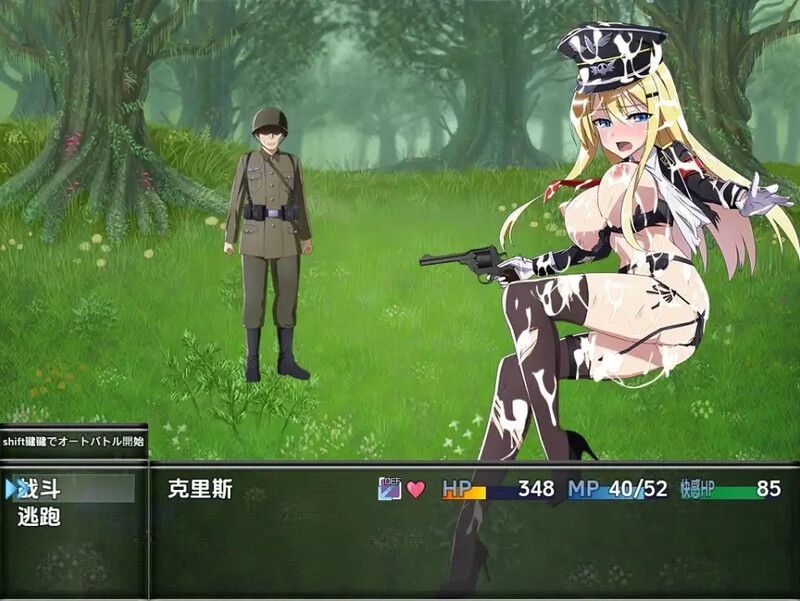This screenshot has height=601, width=800.
Task: Select 克里斯 in the party status row
Action: (198, 490)
